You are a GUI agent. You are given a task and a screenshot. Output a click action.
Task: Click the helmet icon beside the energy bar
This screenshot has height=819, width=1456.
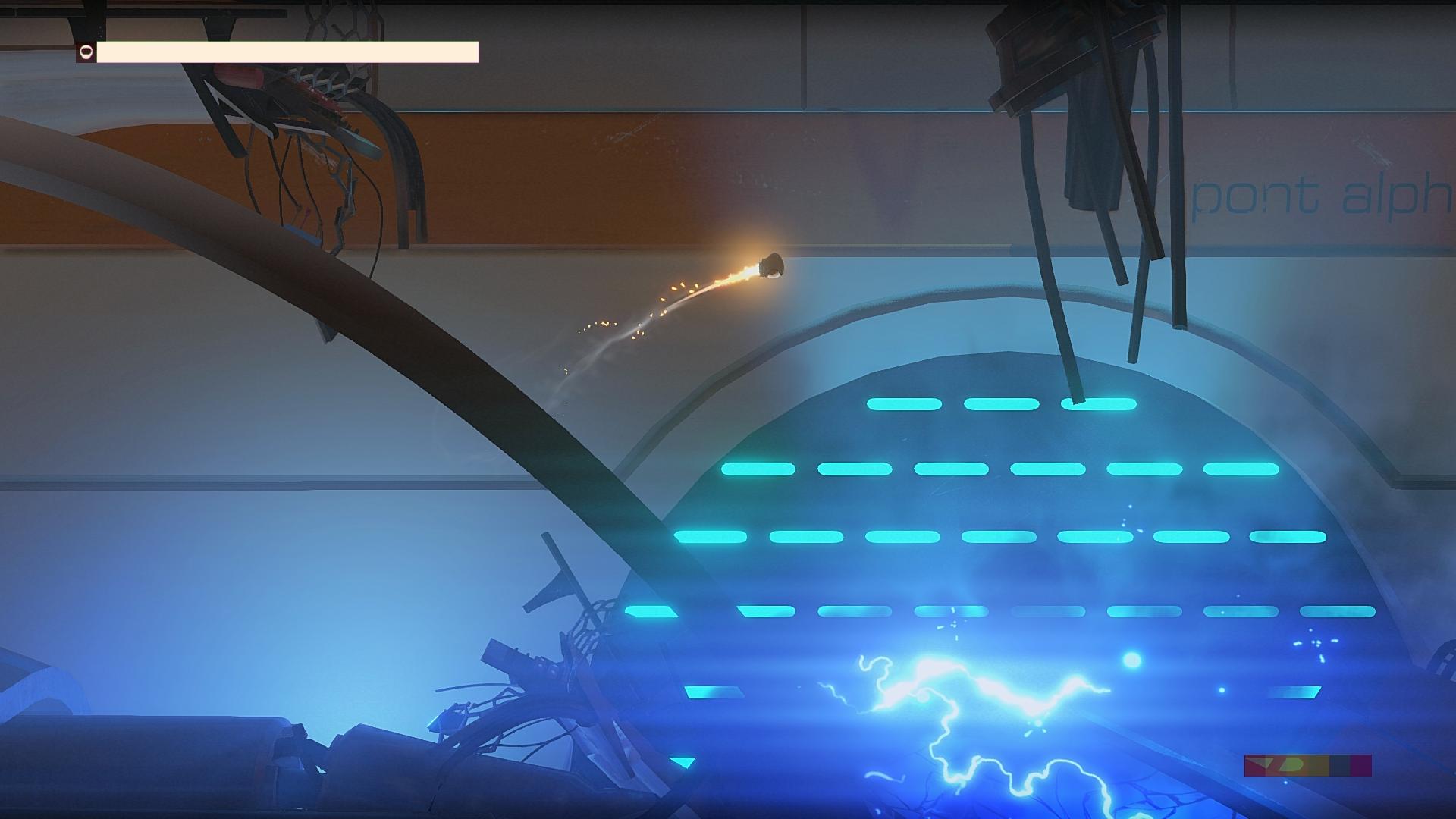(x=86, y=52)
